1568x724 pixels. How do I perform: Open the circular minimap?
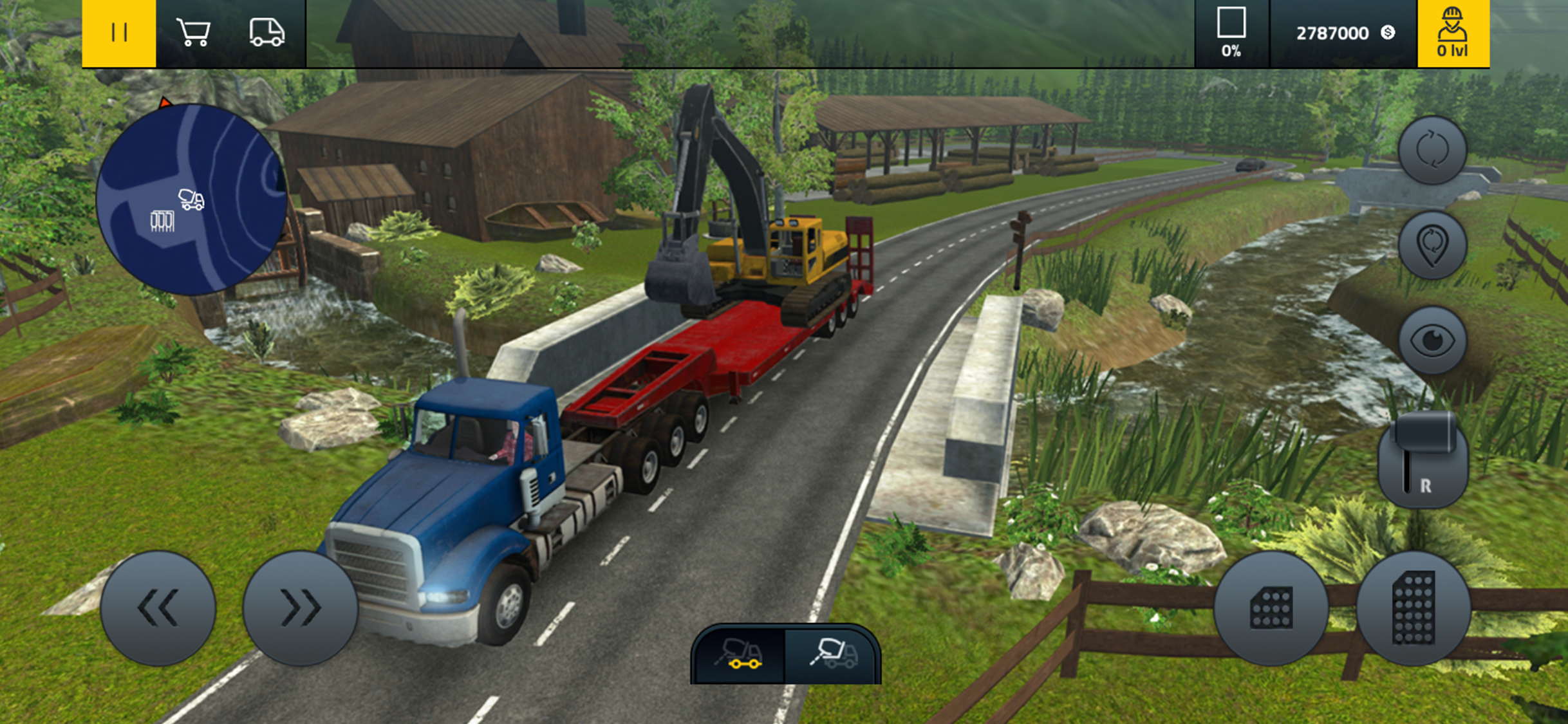(x=191, y=200)
